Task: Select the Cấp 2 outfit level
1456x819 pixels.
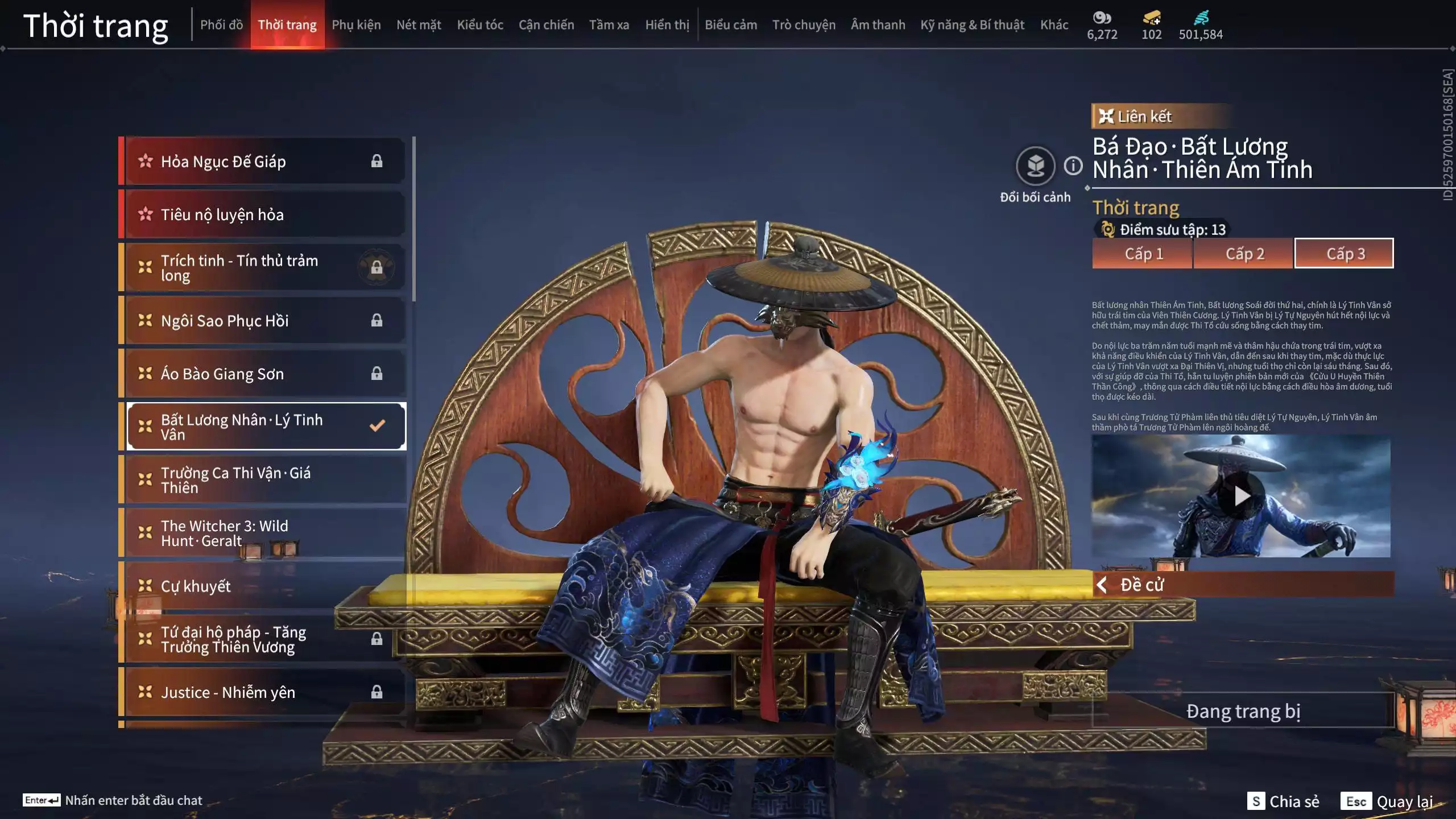Action: (x=1244, y=254)
